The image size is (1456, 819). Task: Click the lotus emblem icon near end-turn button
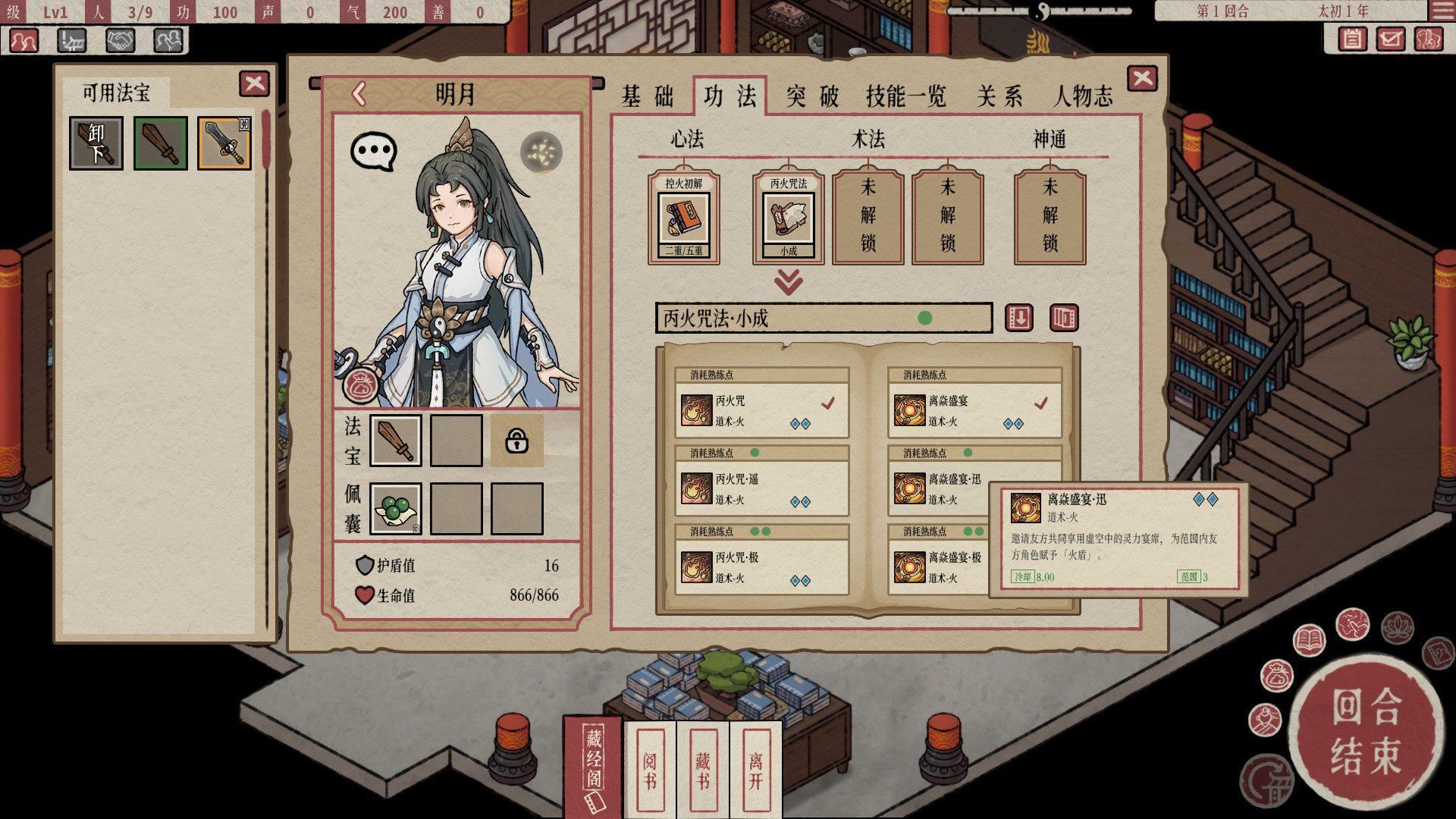pyautogui.click(x=1396, y=629)
